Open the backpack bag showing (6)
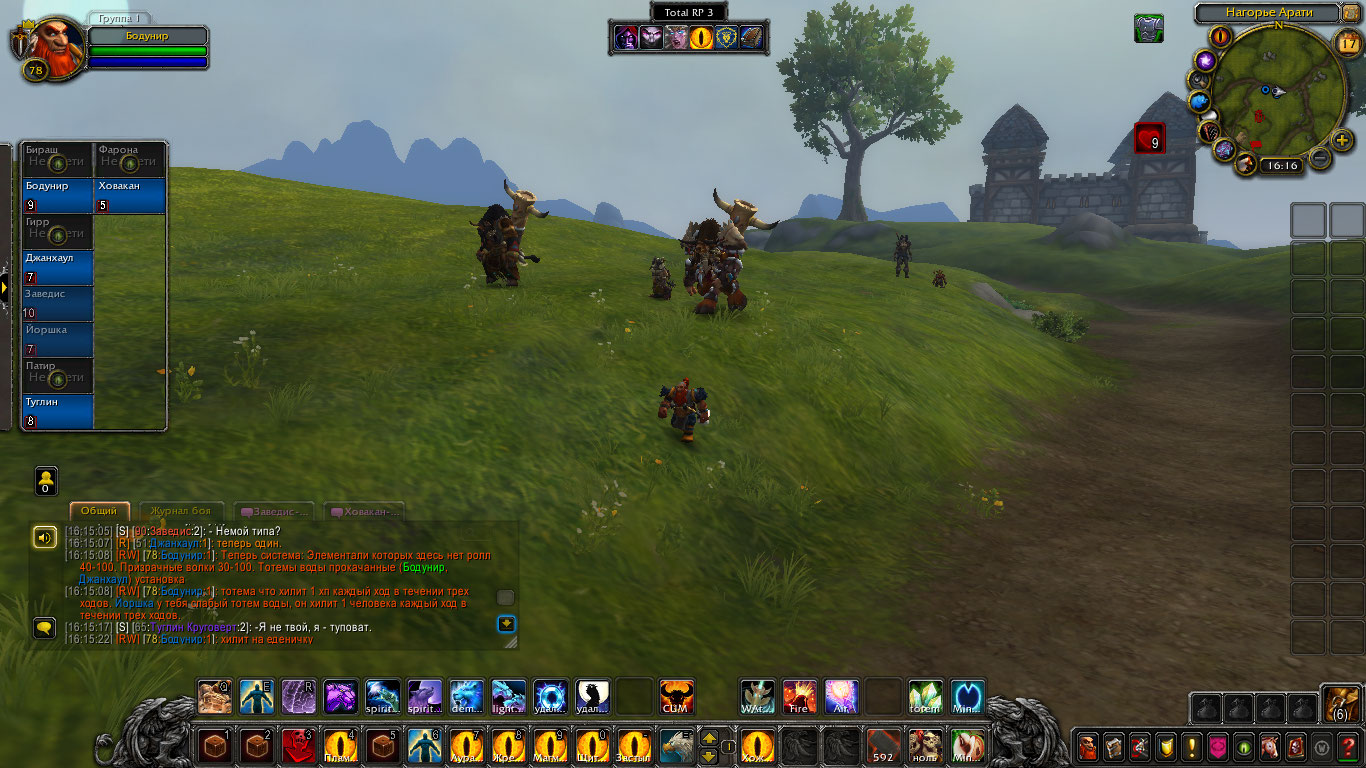 (1340, 704)
